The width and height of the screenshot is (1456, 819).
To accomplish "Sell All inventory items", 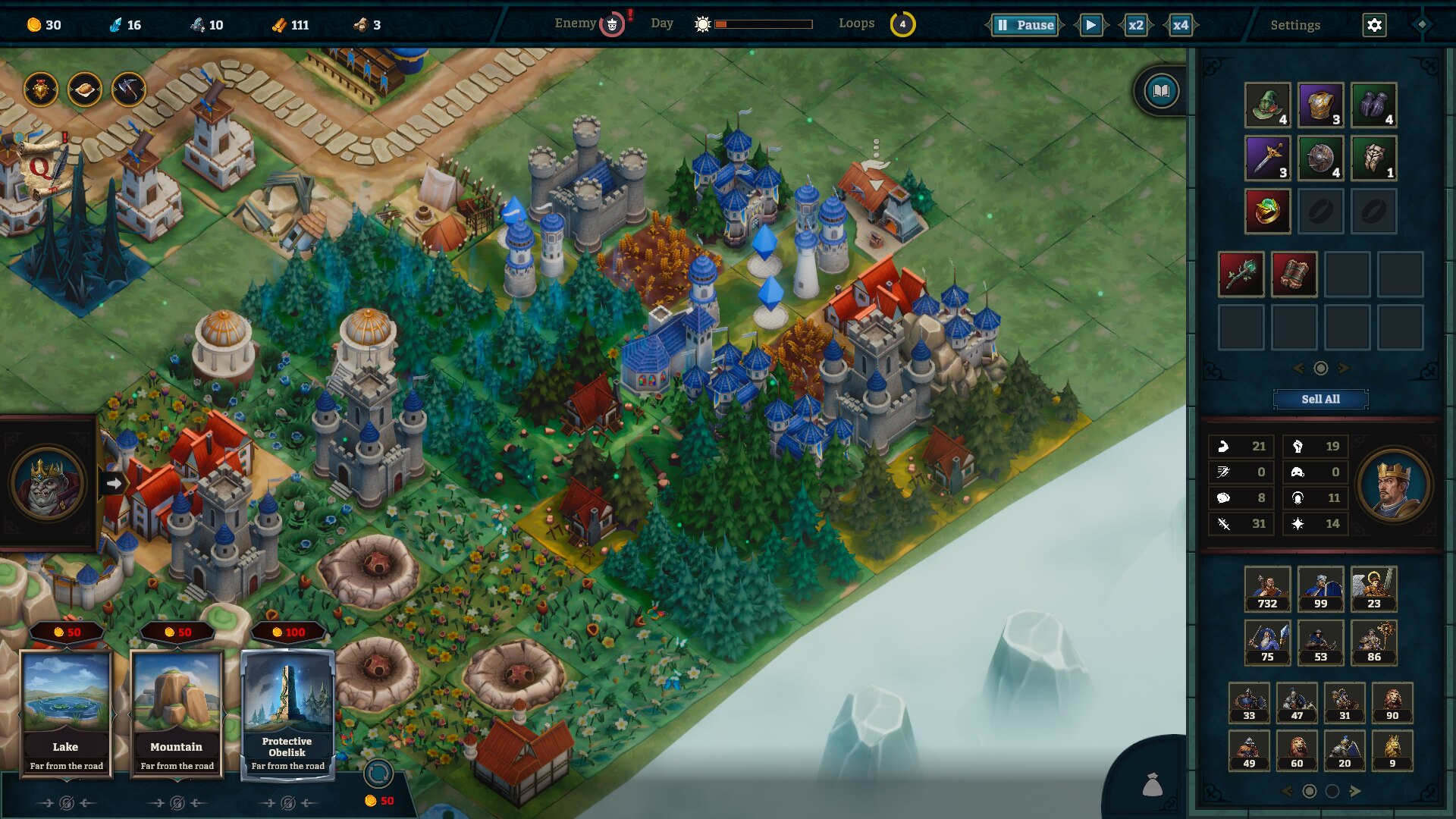I will (x=1320, y=399).
